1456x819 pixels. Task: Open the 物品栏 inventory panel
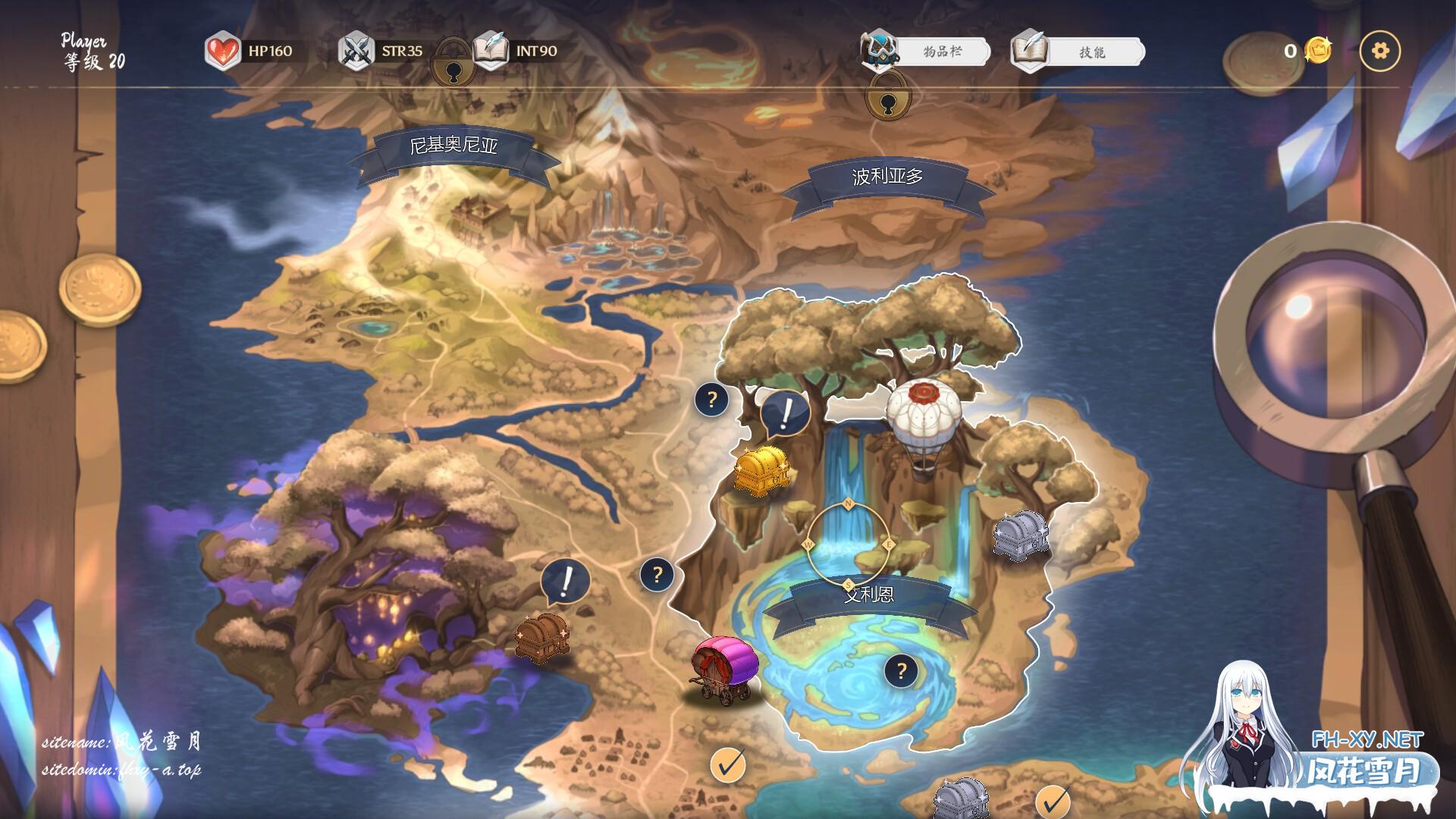click(941, 52)
